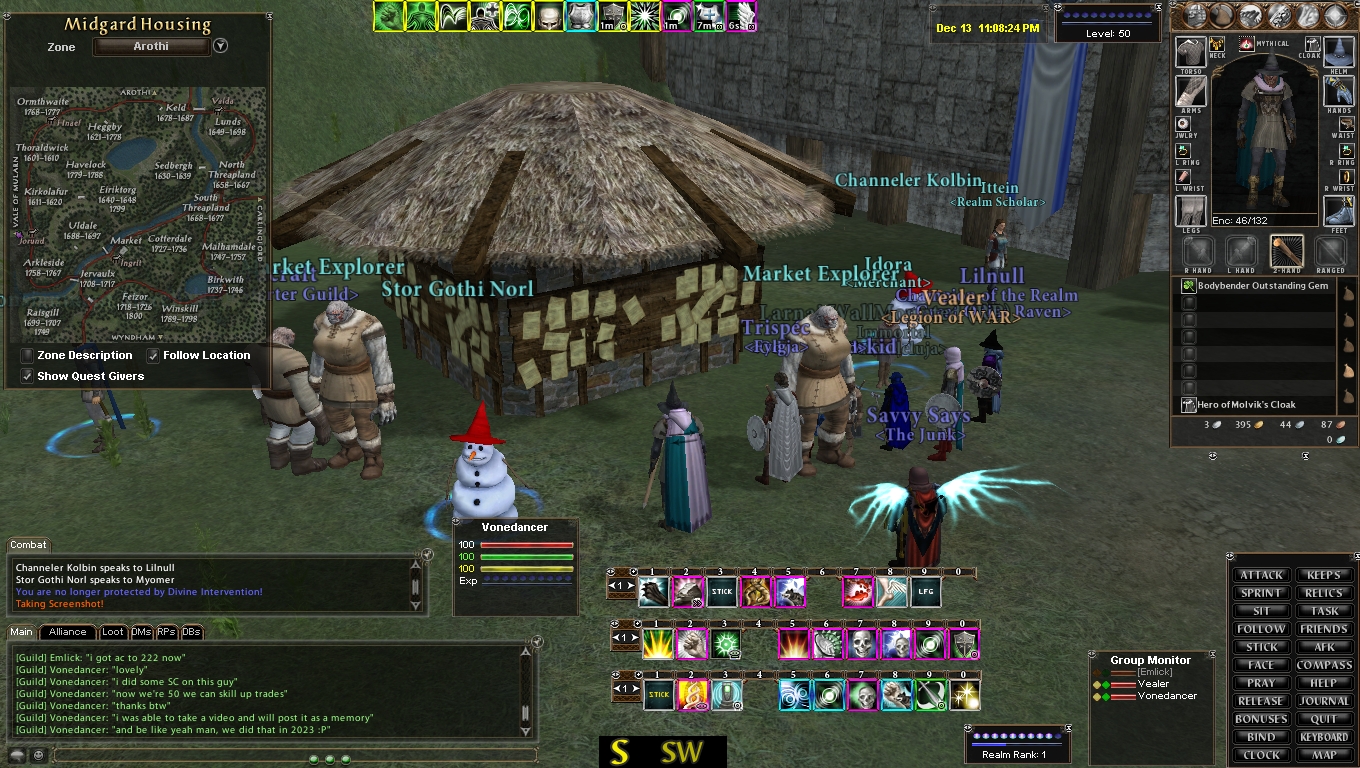The width and height of the screenshot is (1360, 768).
Task: Open the emote smiley face button
Action: 39,755
